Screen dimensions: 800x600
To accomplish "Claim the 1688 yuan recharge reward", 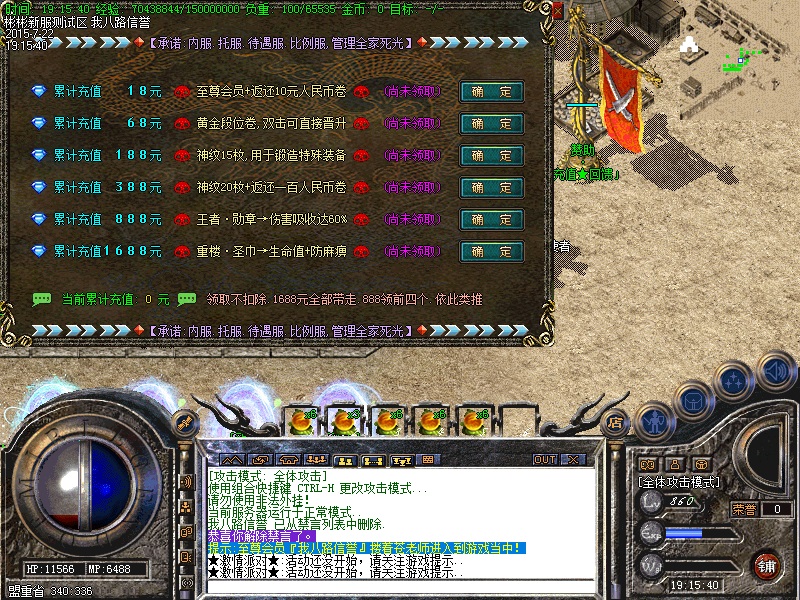I will tap(491, 252).
